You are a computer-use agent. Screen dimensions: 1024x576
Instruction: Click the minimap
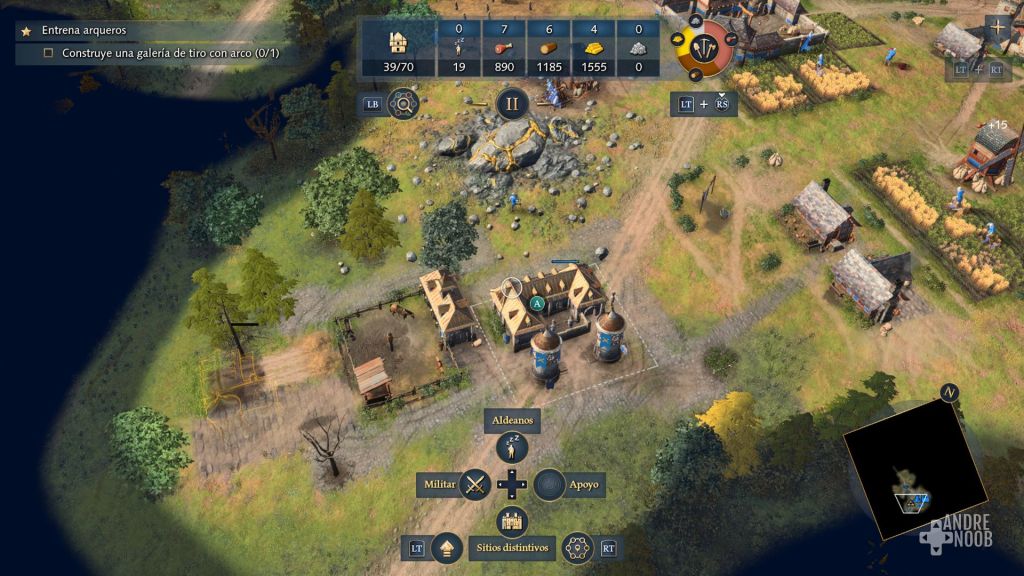point(914,467)
